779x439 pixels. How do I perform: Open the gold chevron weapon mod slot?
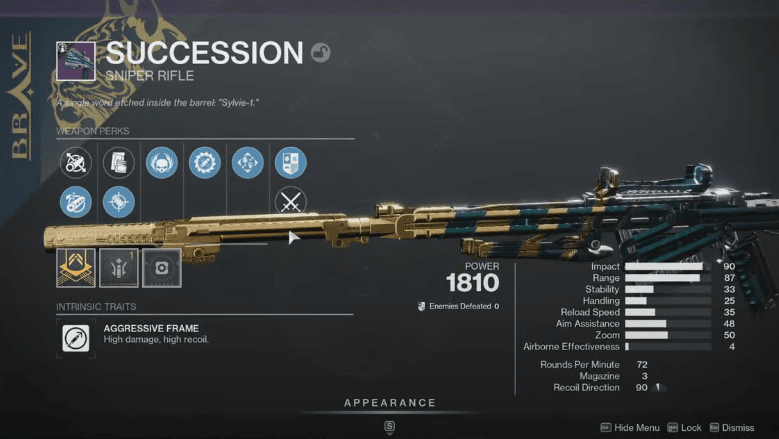(x=76, y=267)
